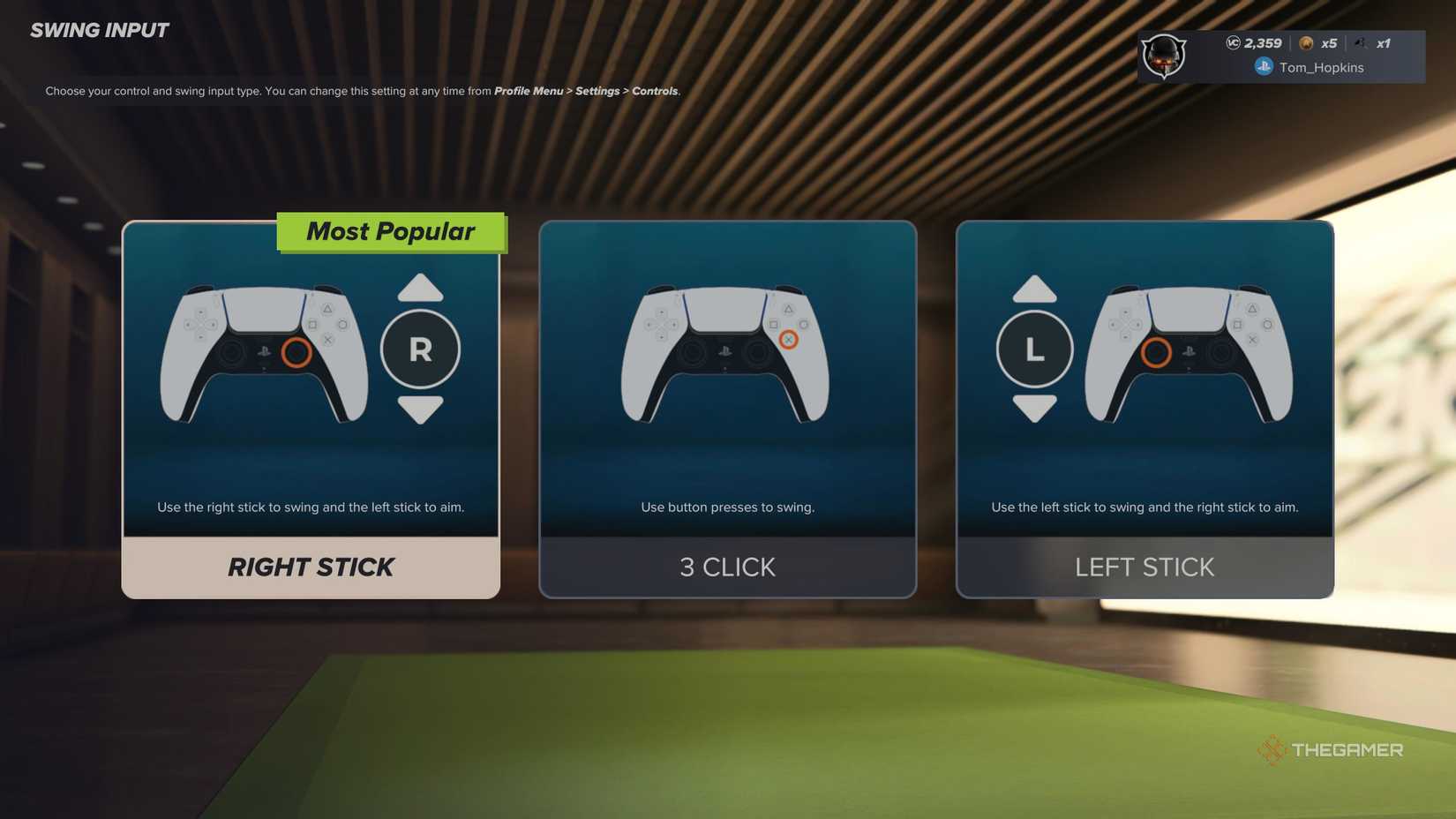
Task: Click the x1 item icon beside the coins
Action: click(x=1362, y=42)
